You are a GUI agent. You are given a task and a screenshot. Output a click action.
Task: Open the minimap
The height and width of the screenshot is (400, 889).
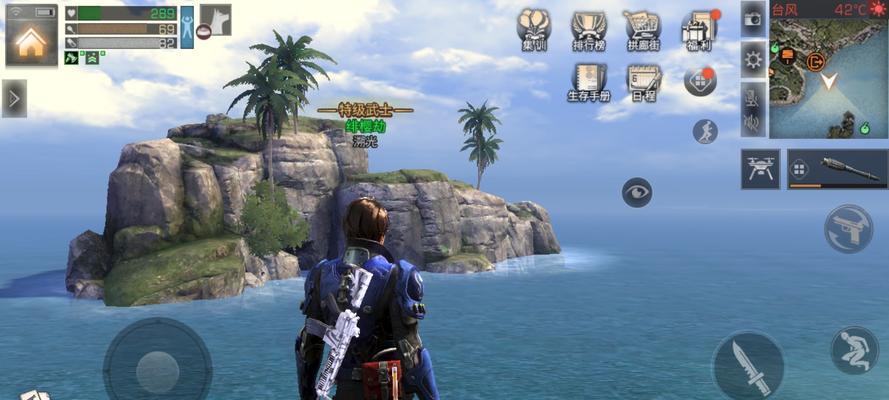(x=828, y=76)
